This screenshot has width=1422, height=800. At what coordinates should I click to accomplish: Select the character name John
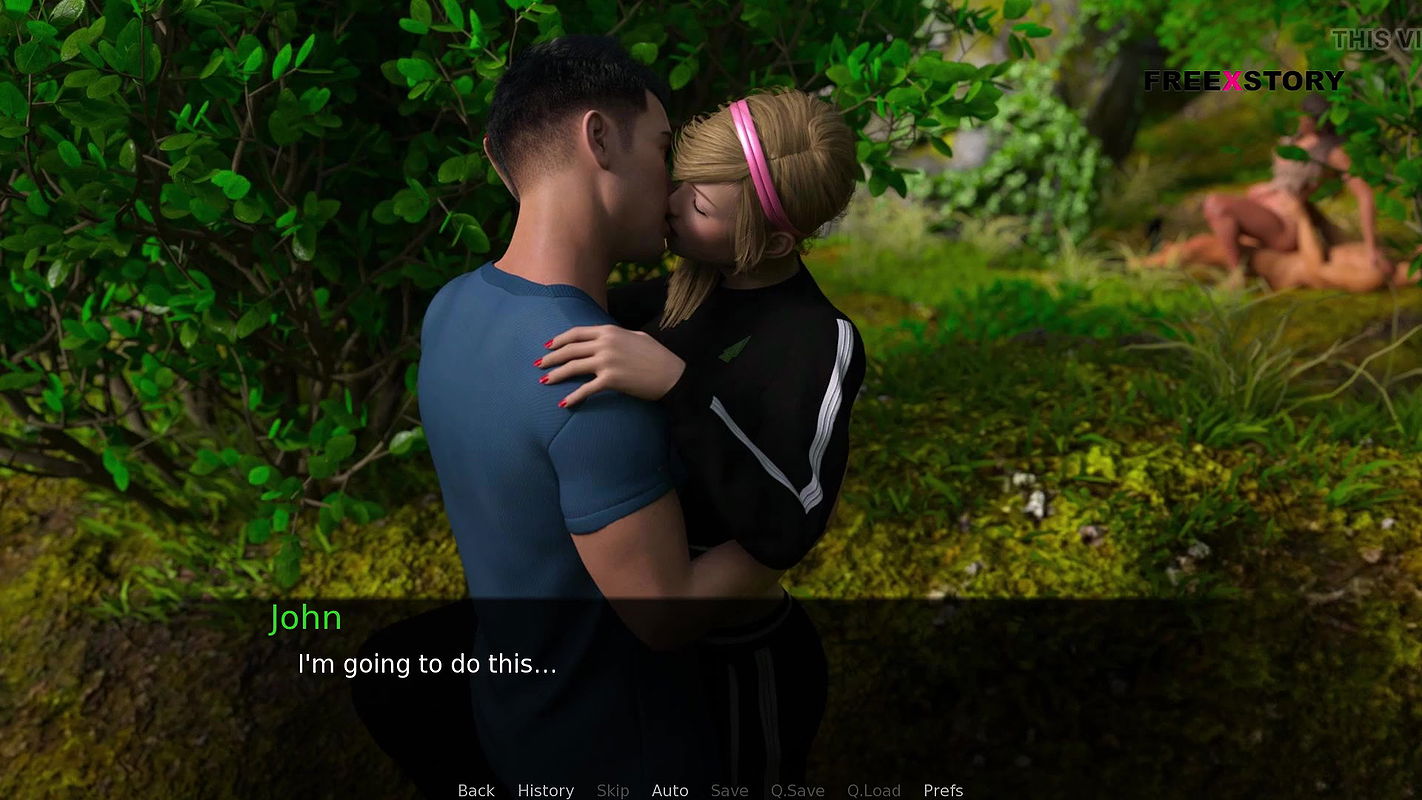point(306,618)
